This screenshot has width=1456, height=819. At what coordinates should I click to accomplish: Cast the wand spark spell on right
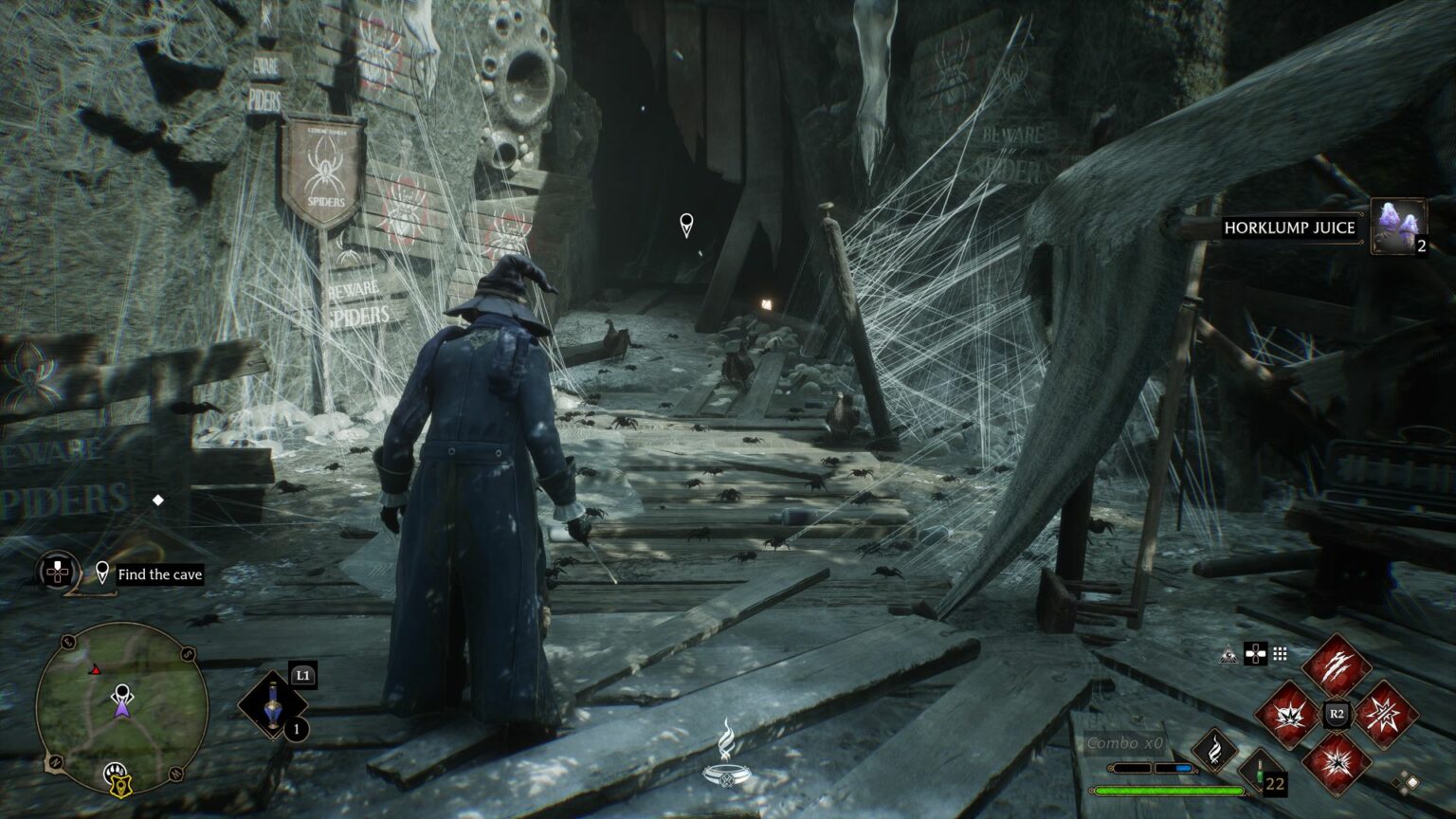click(x=1385, y=714)
